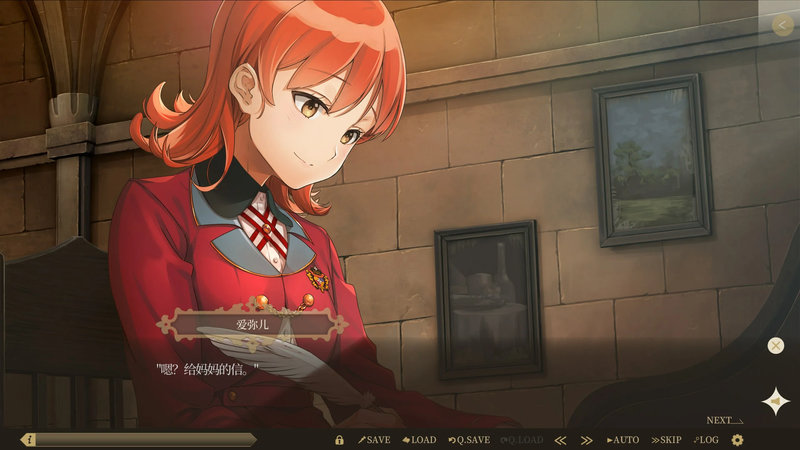This screenshot has width=800, height=450.
Task: Click the padlock icon in the toolbar
Action: click(340, 440)
